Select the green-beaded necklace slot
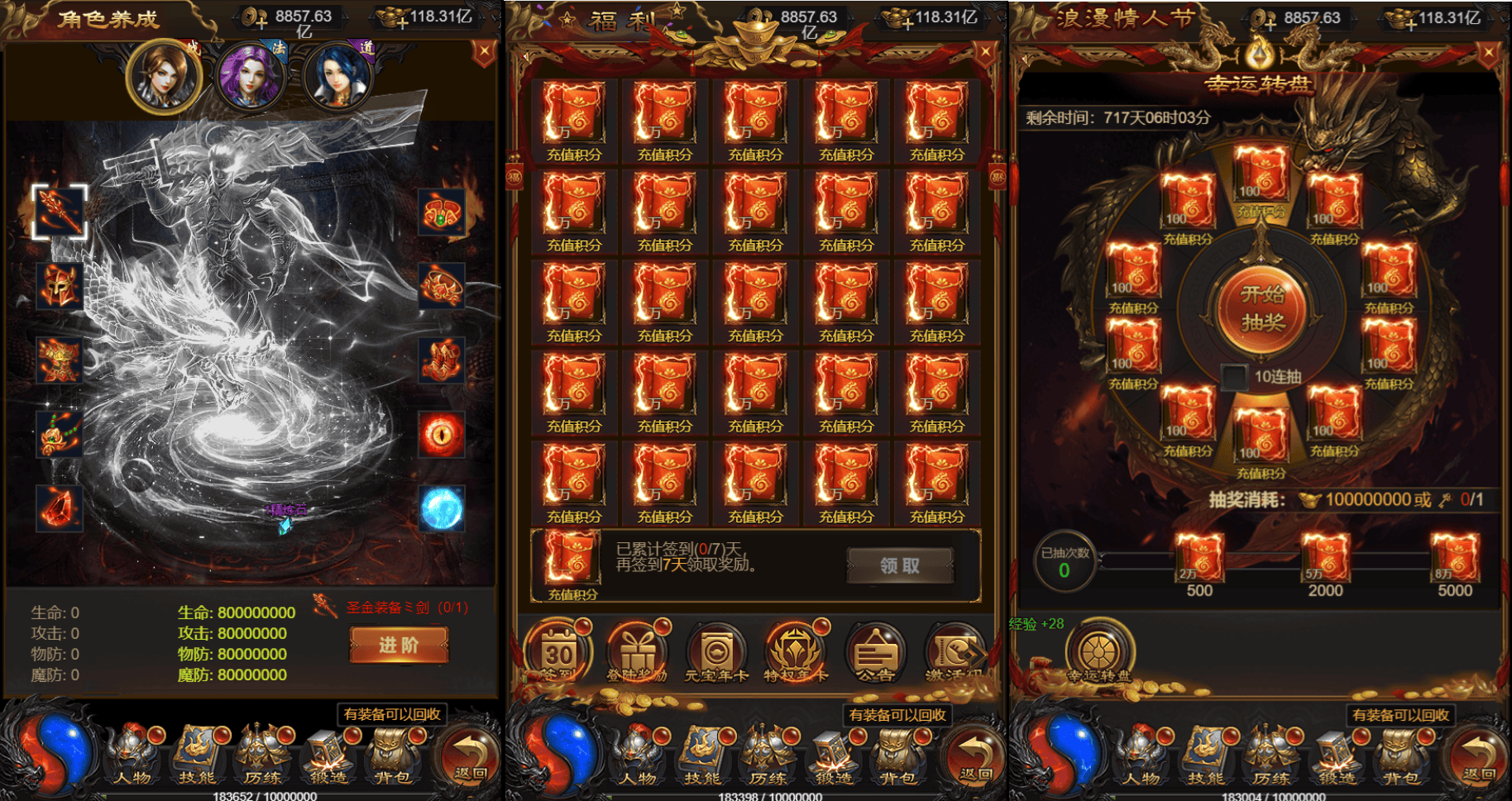 point(60,434)
